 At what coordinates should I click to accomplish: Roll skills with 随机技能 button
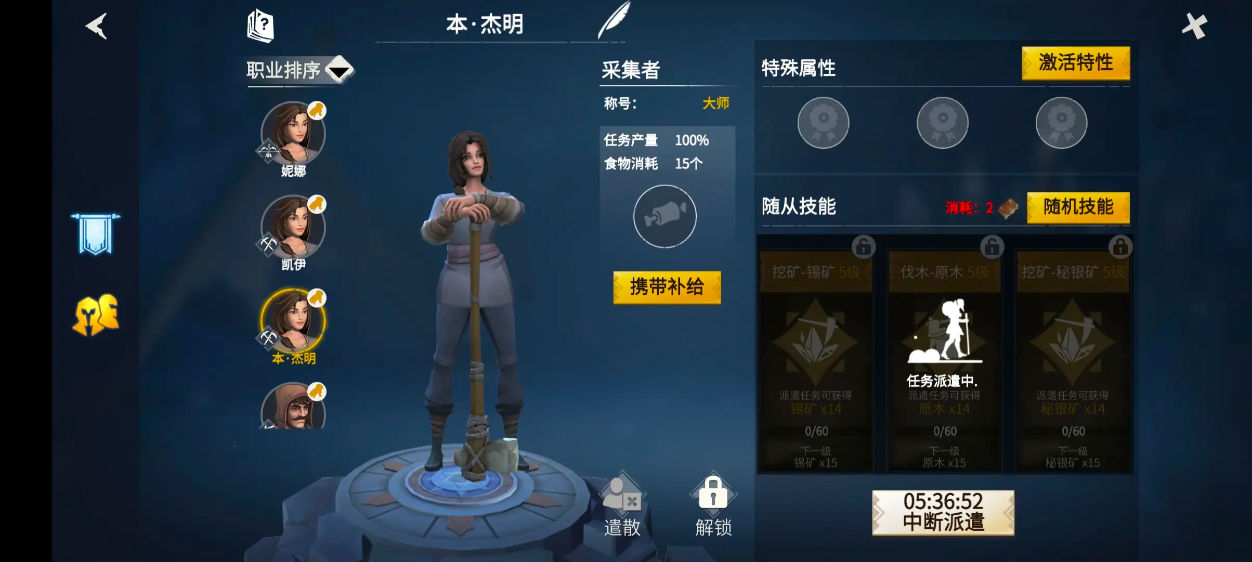coord(1077,207)
